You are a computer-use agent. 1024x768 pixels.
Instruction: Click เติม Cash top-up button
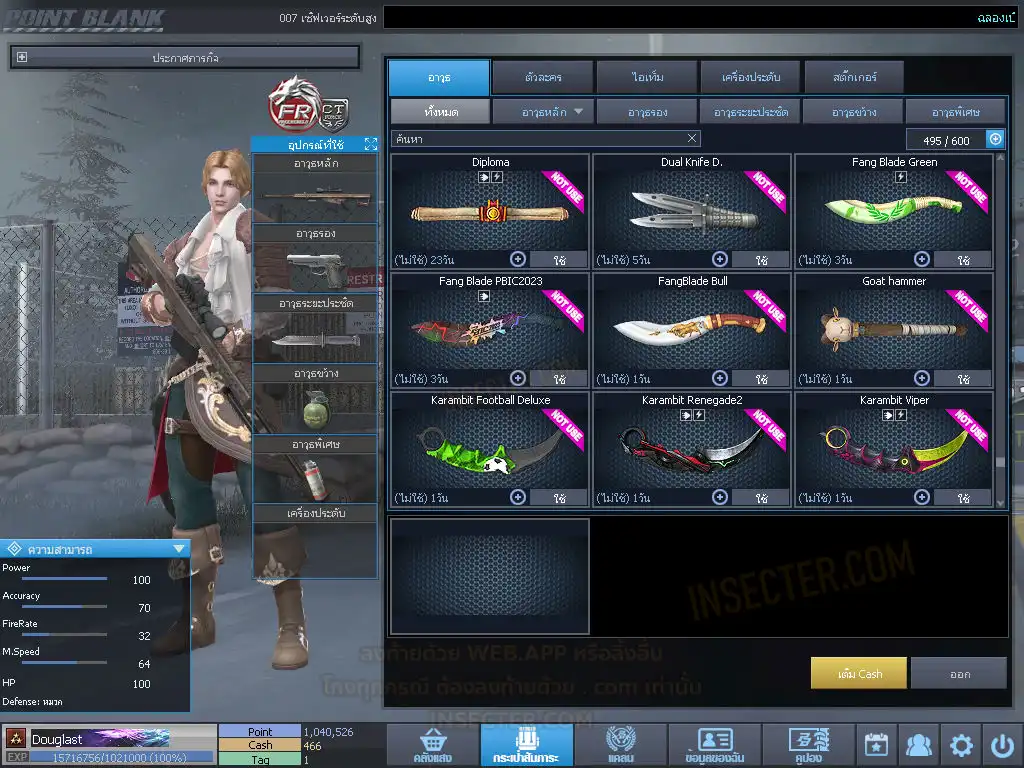859,673
